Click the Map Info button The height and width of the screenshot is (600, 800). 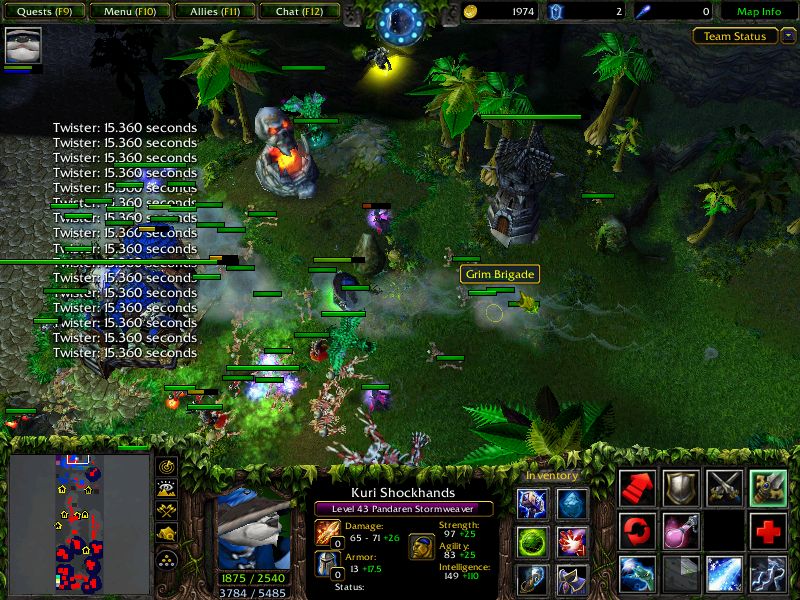tap(758, 12)
